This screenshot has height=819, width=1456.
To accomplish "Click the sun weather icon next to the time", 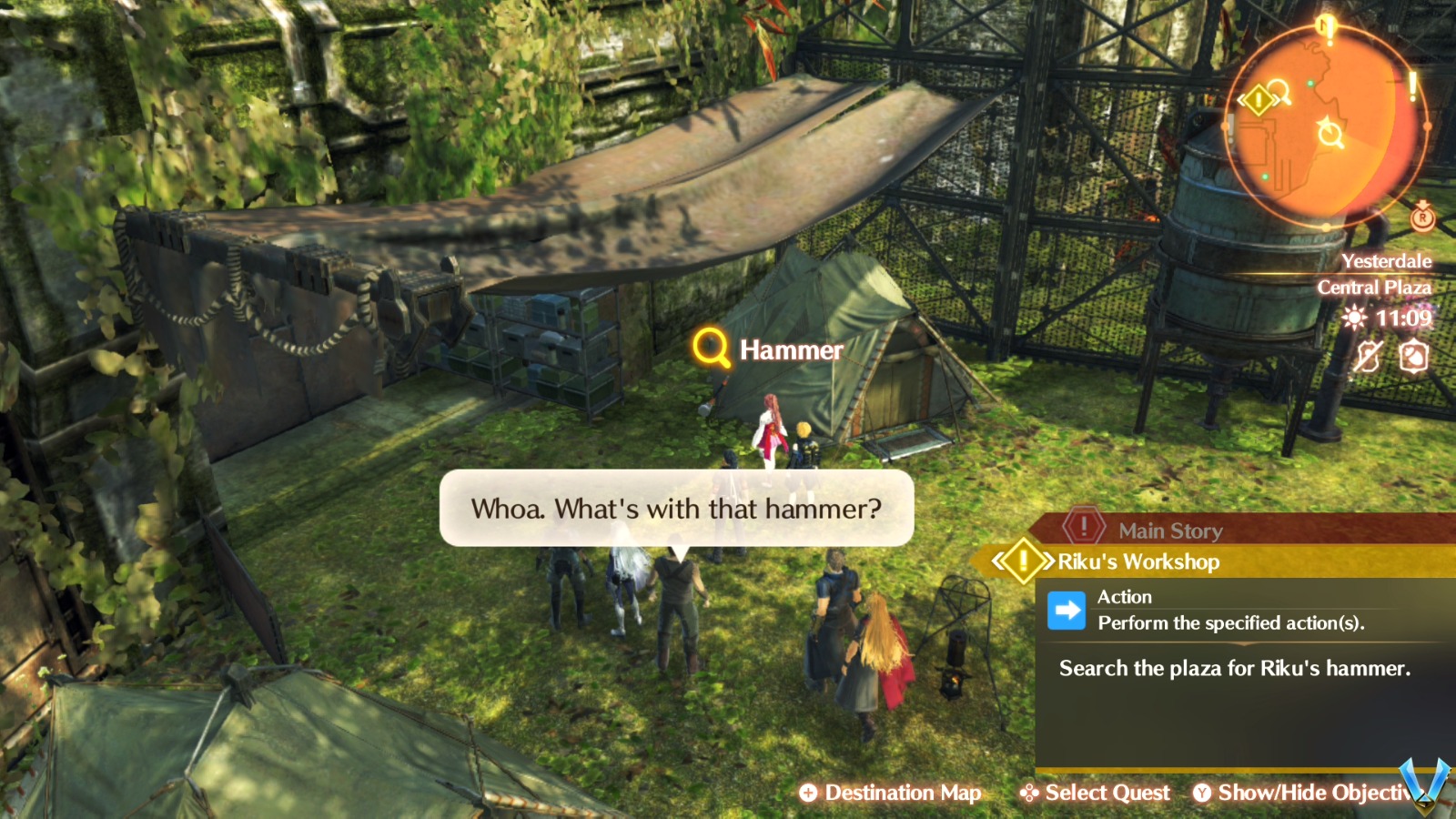I will (1356, 318).
